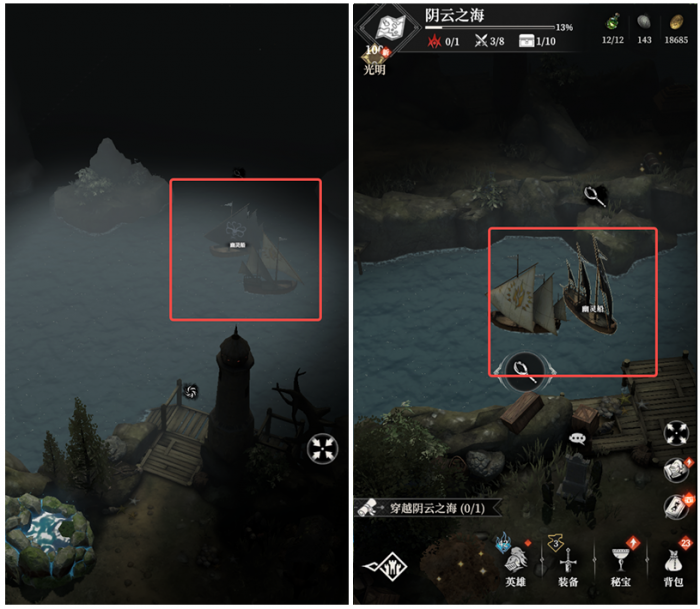
Task: Tap the 光明 level badge
Action: [x=374, y=63]
